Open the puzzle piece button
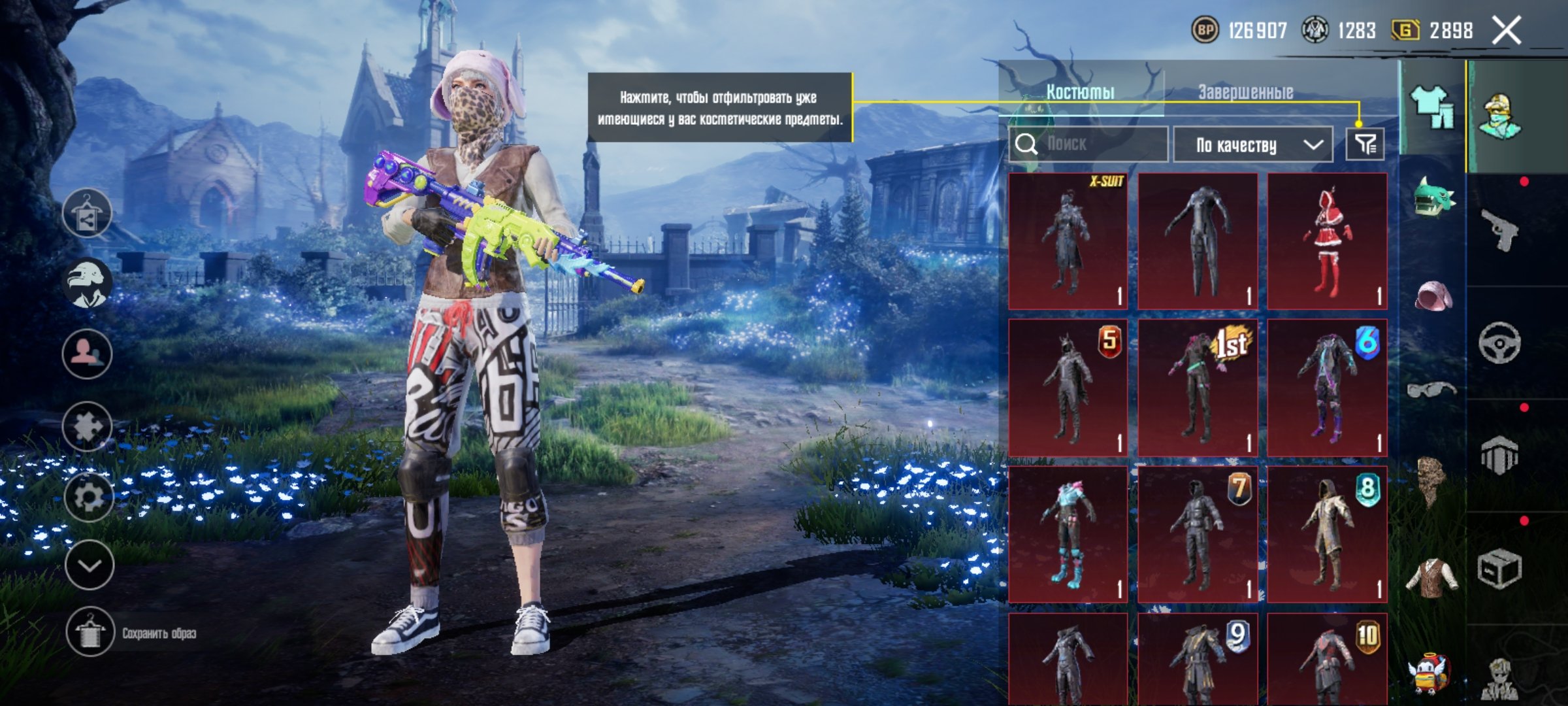1568x706 pixels. click(x=88, y=427)
